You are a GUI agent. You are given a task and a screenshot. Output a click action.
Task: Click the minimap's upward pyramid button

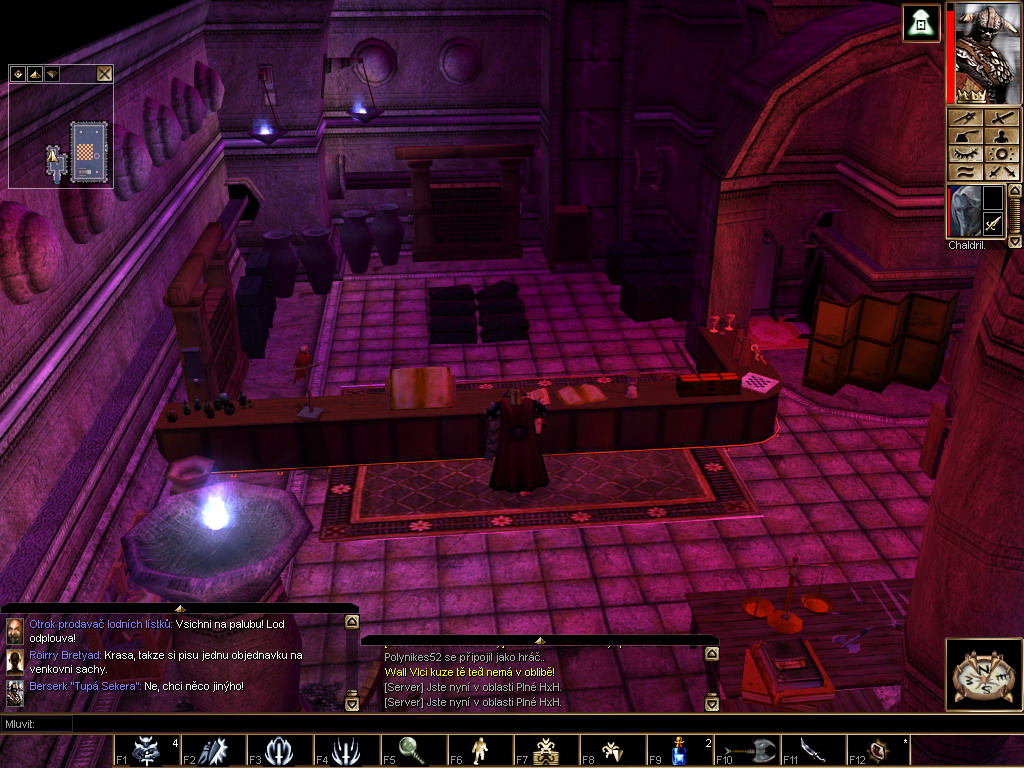point(34,73)
